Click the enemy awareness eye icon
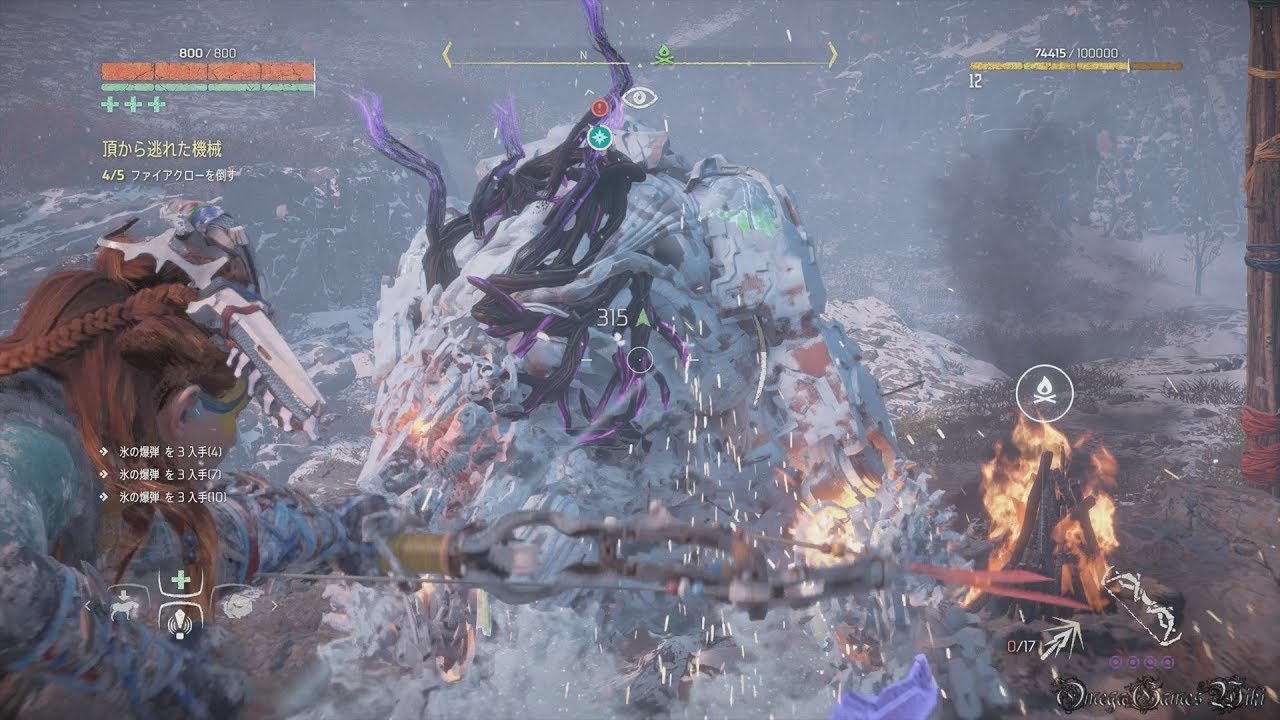Screen dimensions: 1280x720 coord(640,98)
